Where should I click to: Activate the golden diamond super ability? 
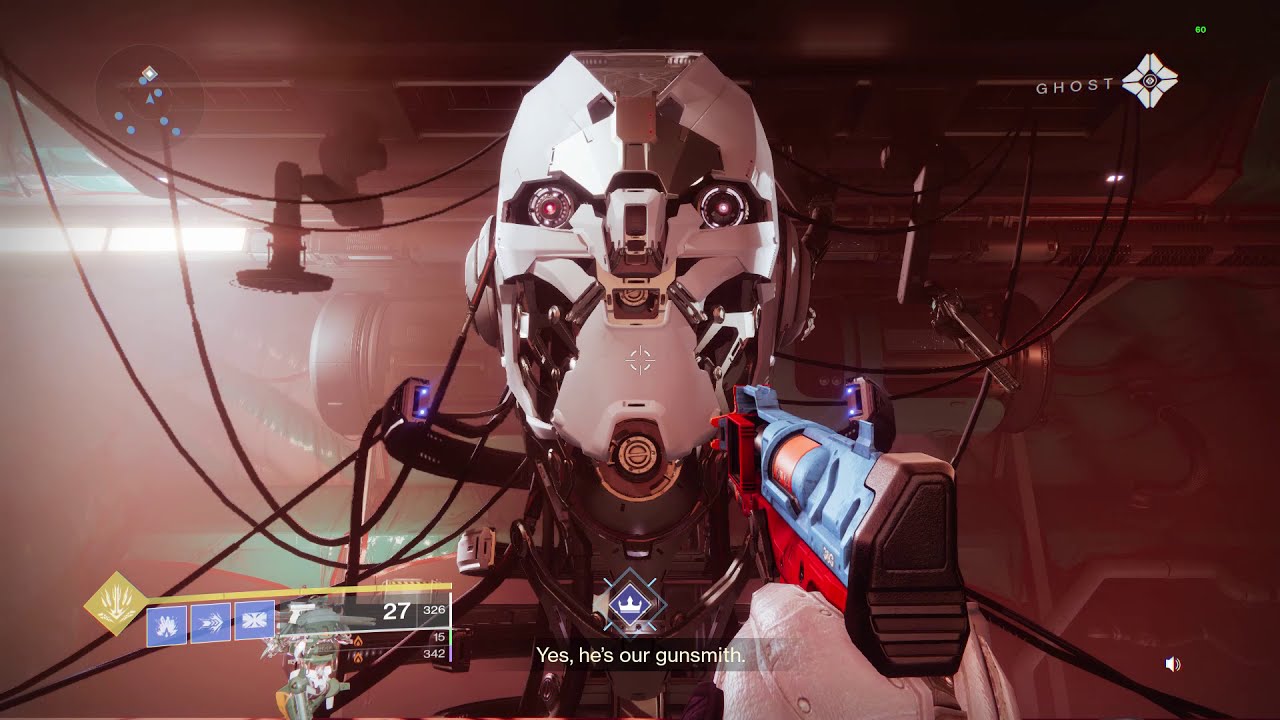pyautogui.click(x=116, y=603)
